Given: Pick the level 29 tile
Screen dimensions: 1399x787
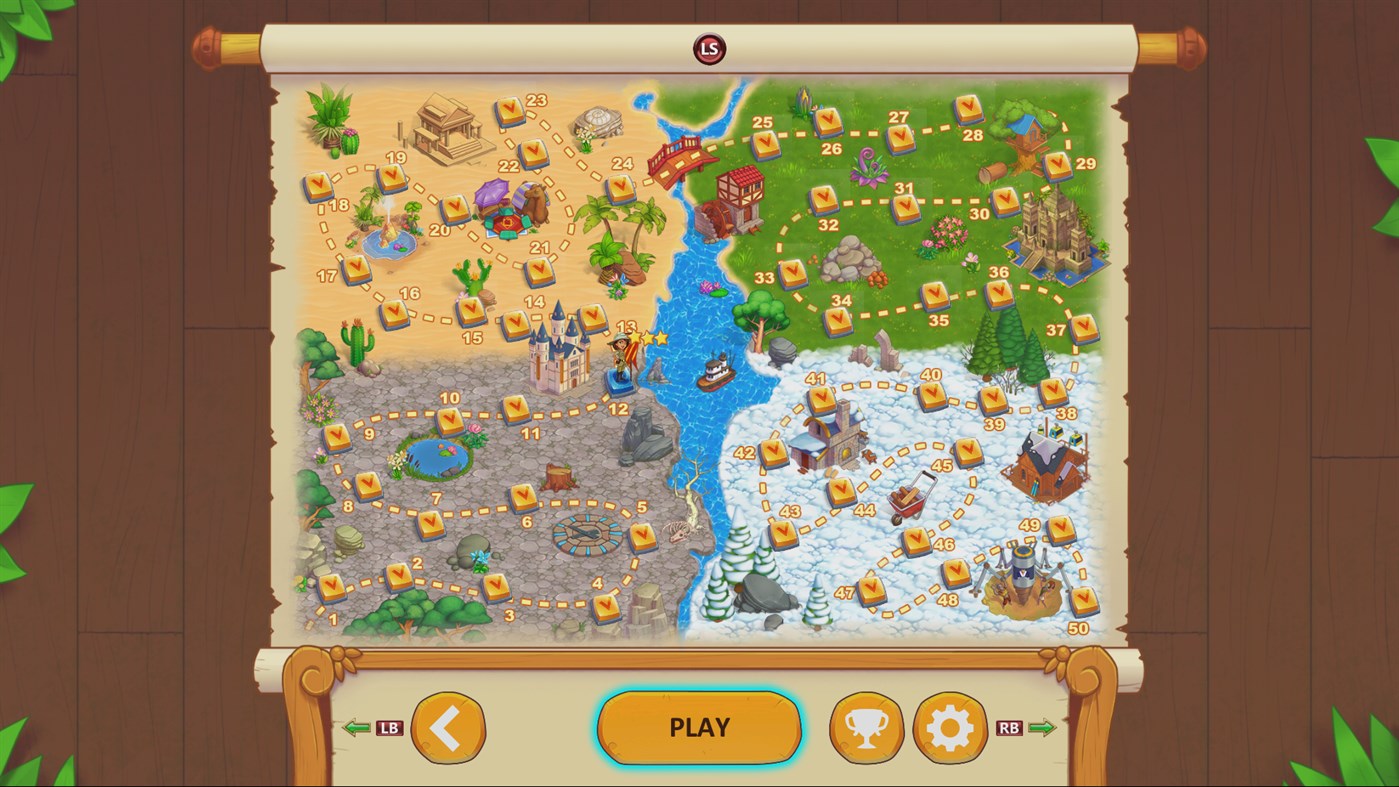Looking at the screenshot, I should [1057, 165].
